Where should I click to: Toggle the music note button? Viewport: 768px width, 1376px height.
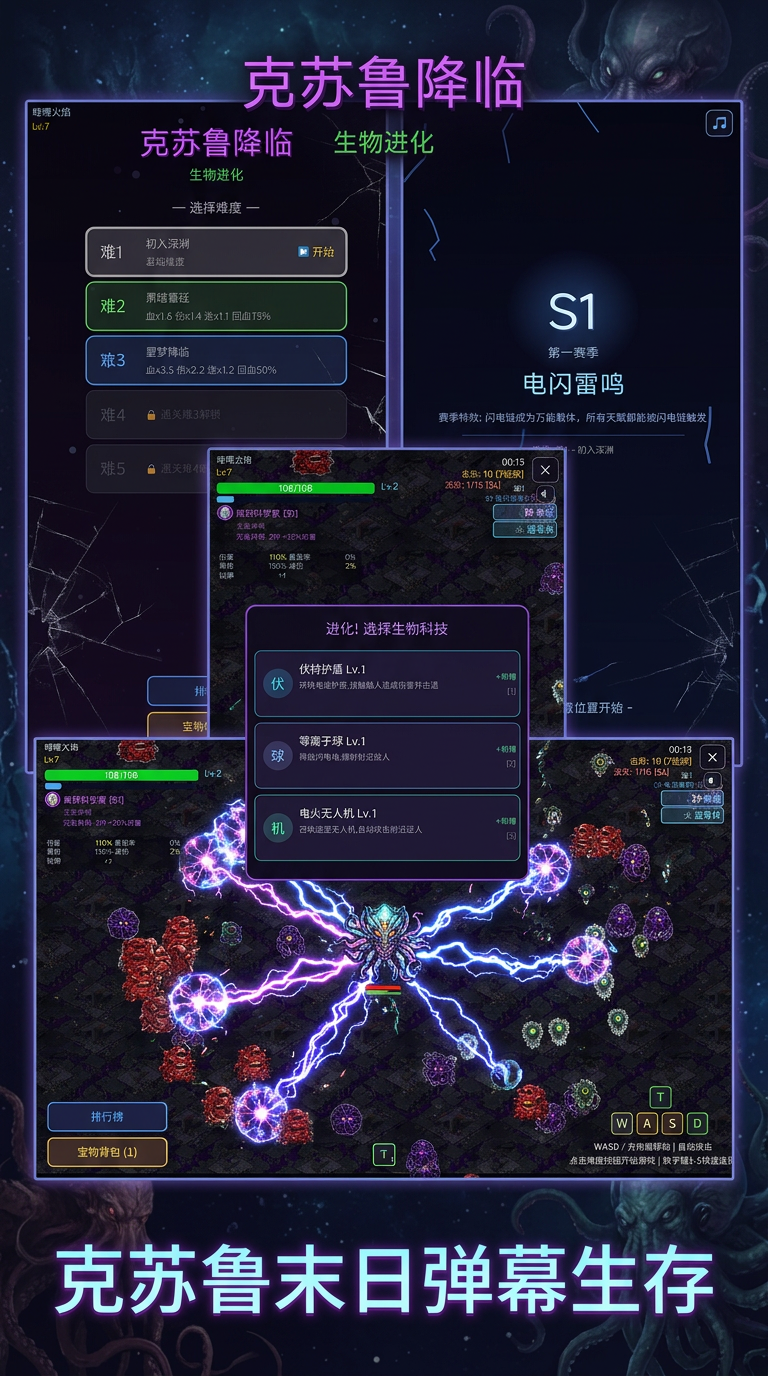pyautogui.click(x=719, y=123)
